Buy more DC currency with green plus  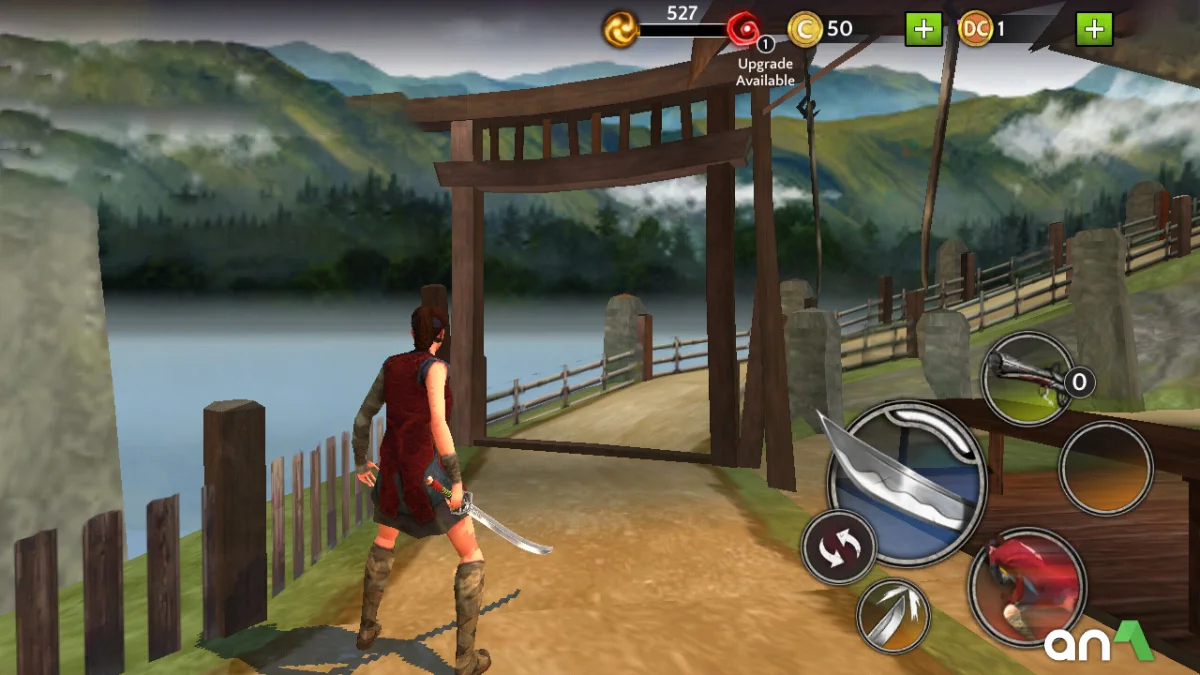click(1094, 29)
